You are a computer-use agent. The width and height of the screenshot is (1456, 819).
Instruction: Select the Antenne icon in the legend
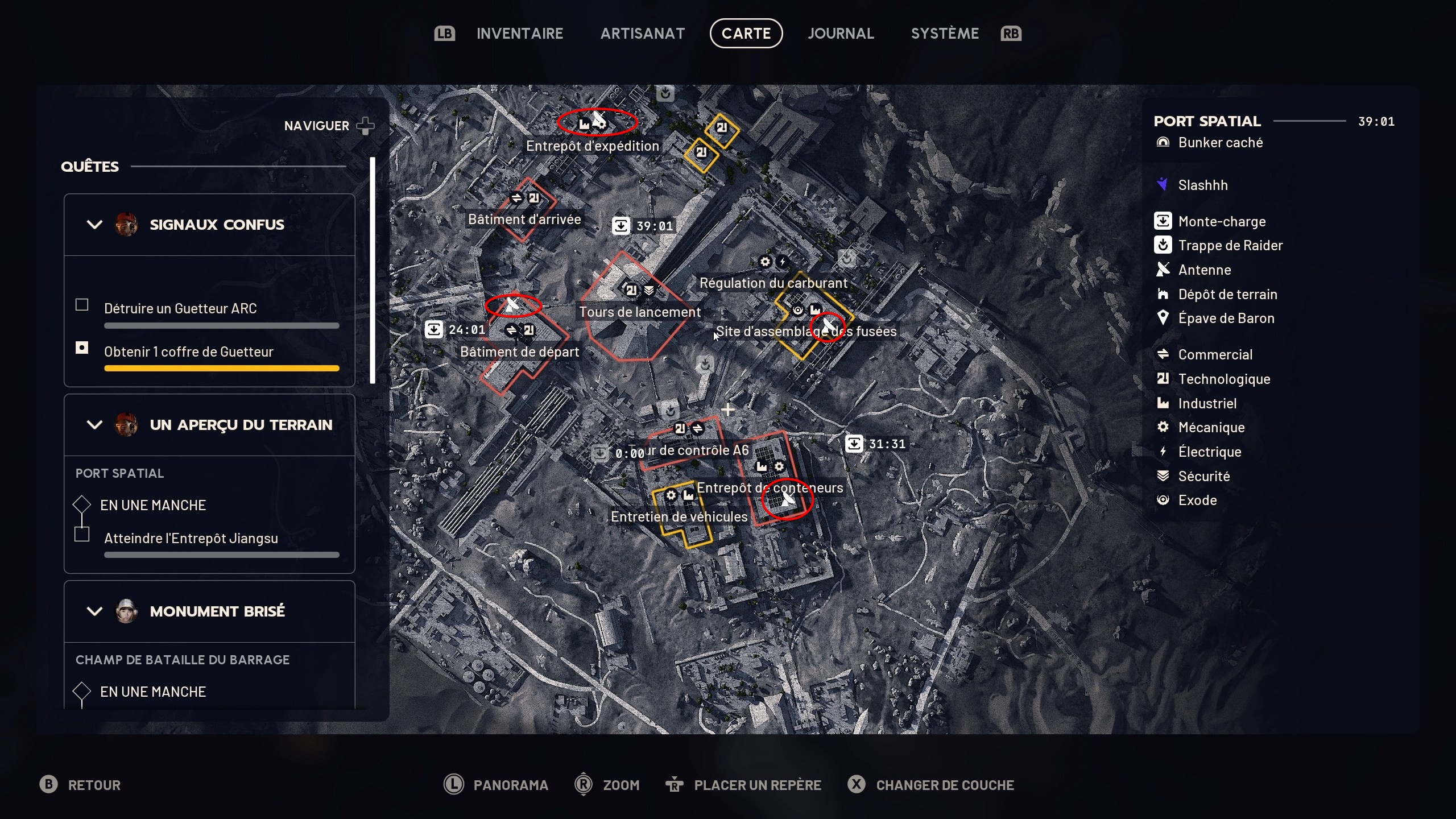1164,270
